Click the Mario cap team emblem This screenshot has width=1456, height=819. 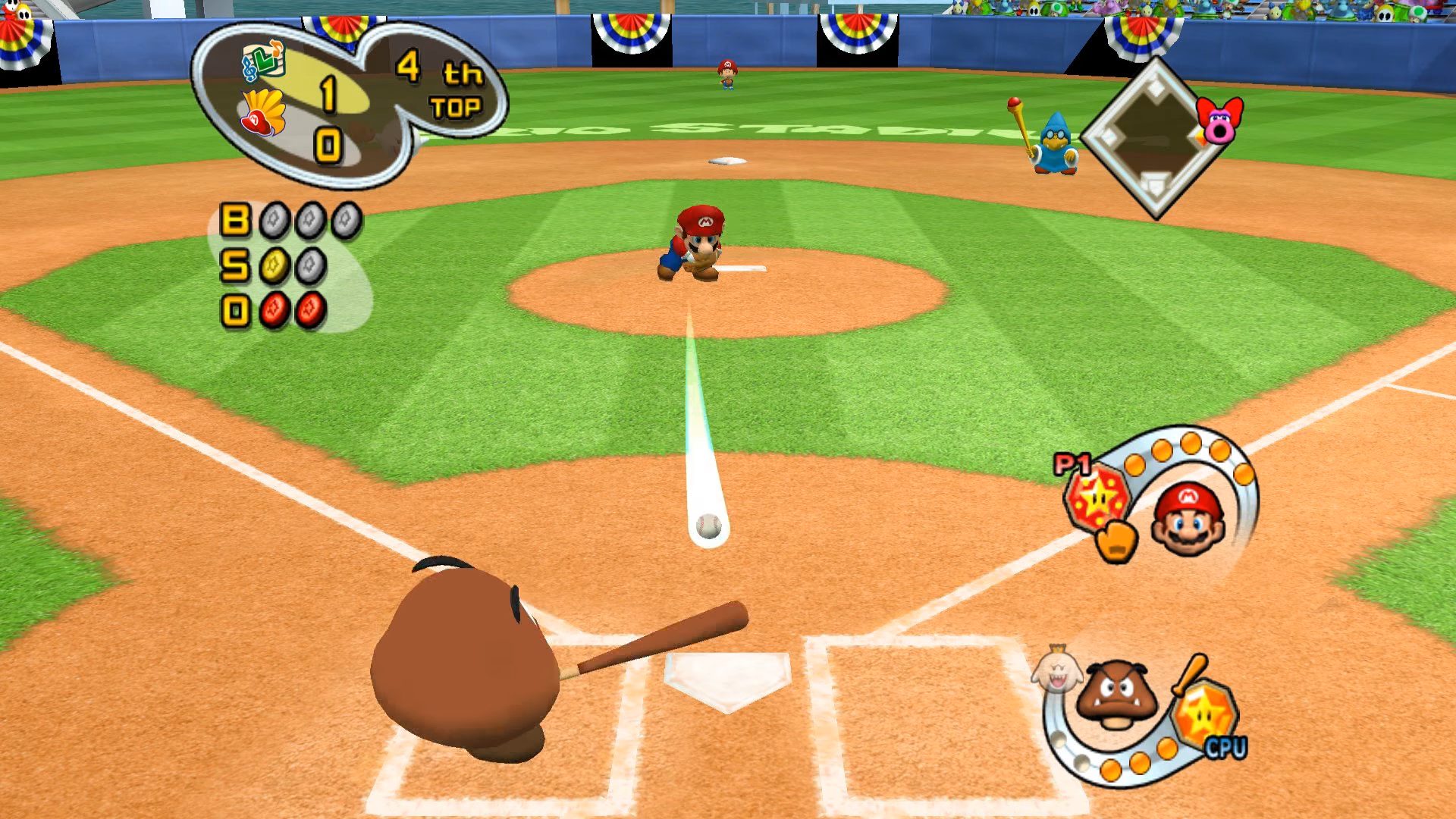coord(262,114)
